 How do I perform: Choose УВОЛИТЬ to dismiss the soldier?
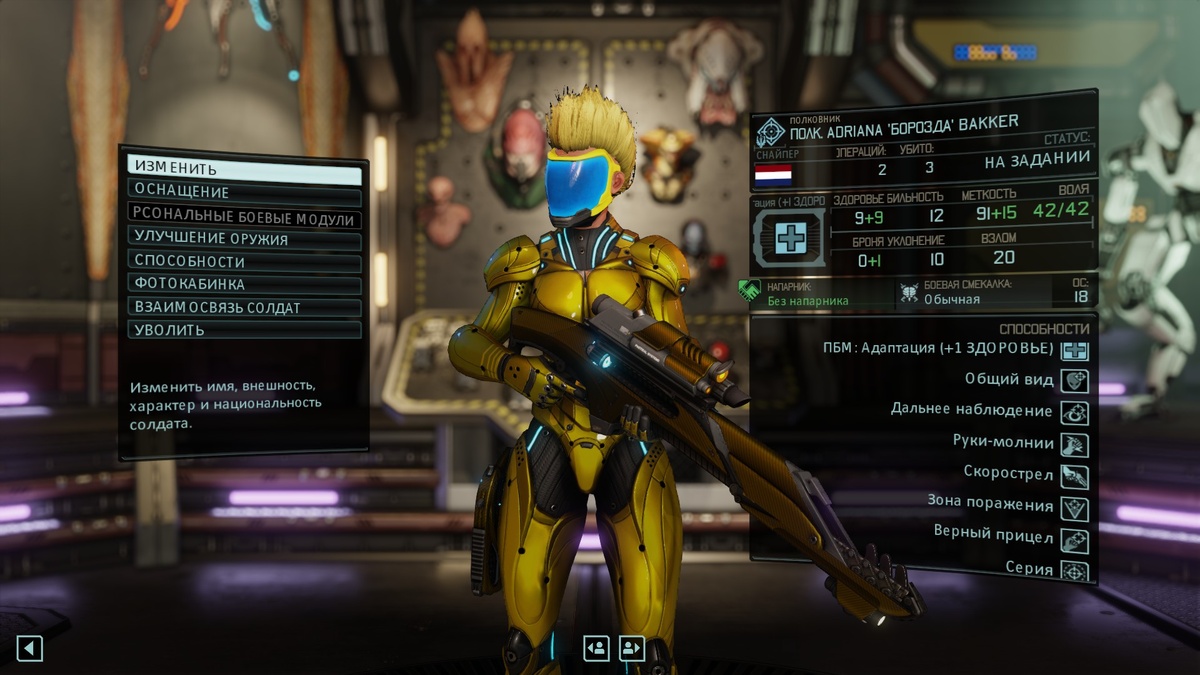pos(244,330)
